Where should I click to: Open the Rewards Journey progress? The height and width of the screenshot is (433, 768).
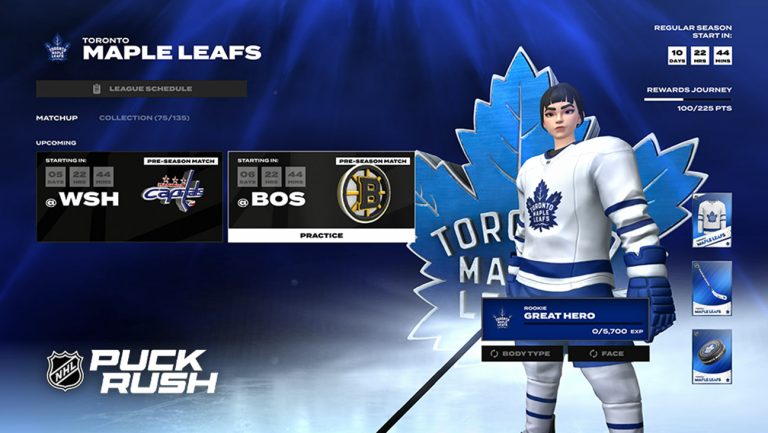688,97
